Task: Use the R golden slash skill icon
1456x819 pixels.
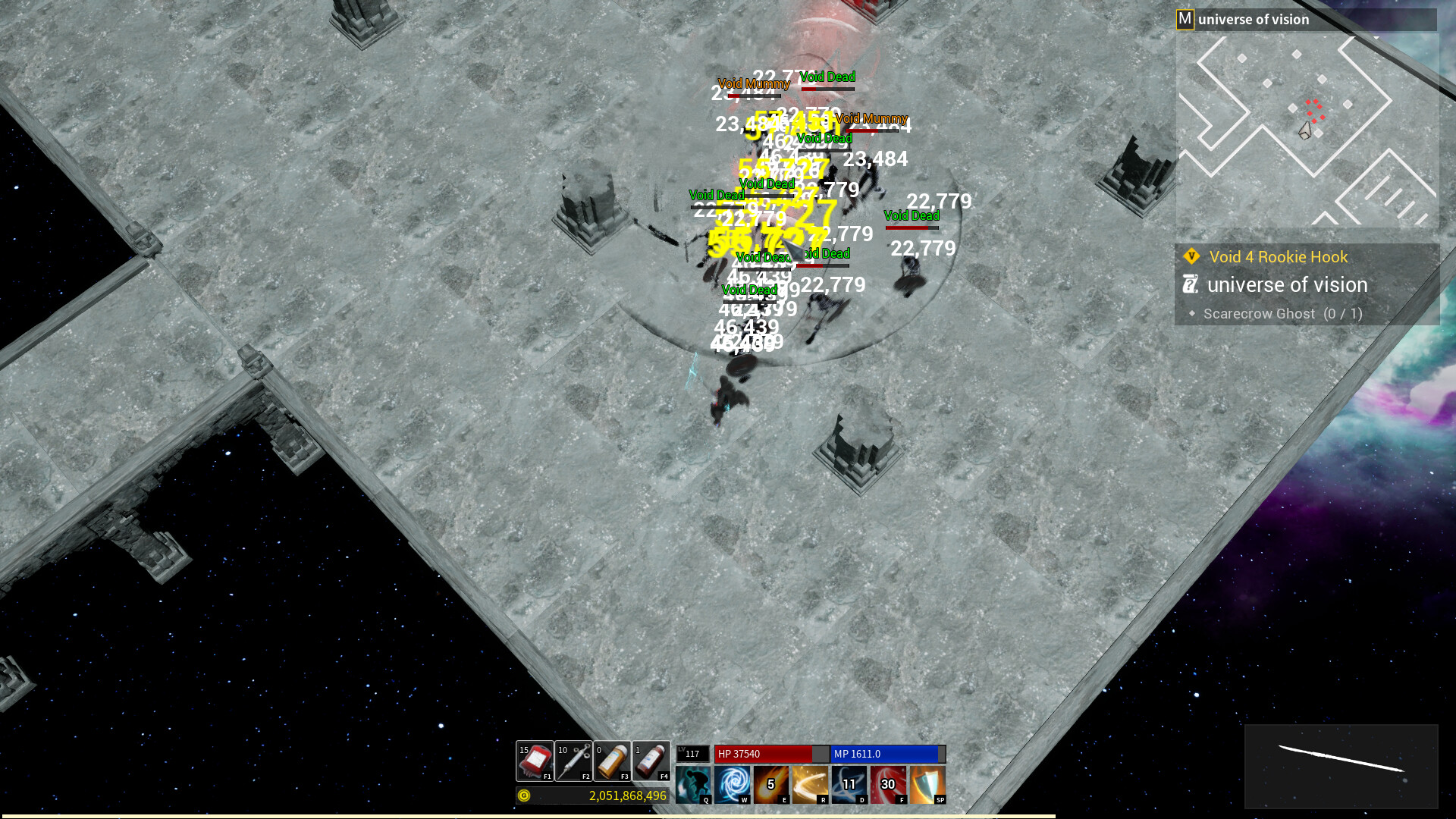Action: coord(811,784)
